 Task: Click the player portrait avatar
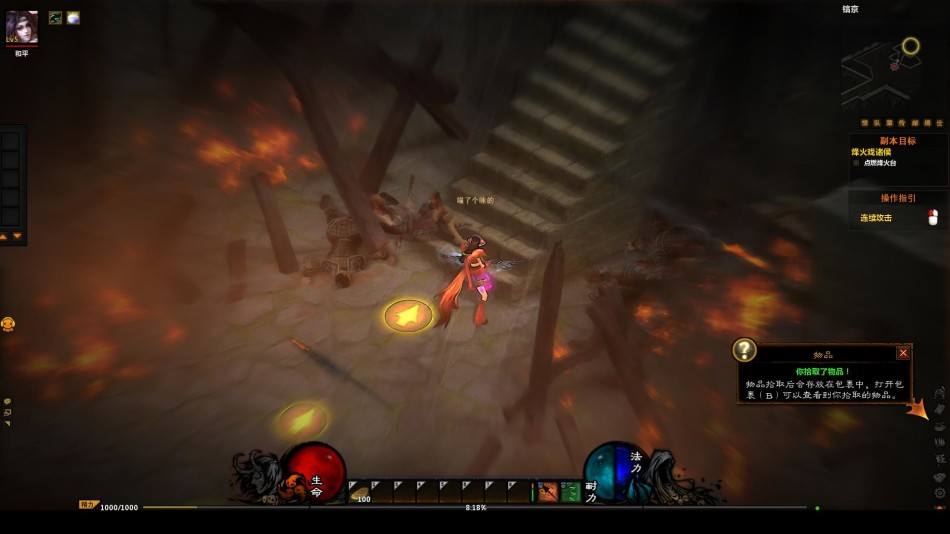pos(22,26)
